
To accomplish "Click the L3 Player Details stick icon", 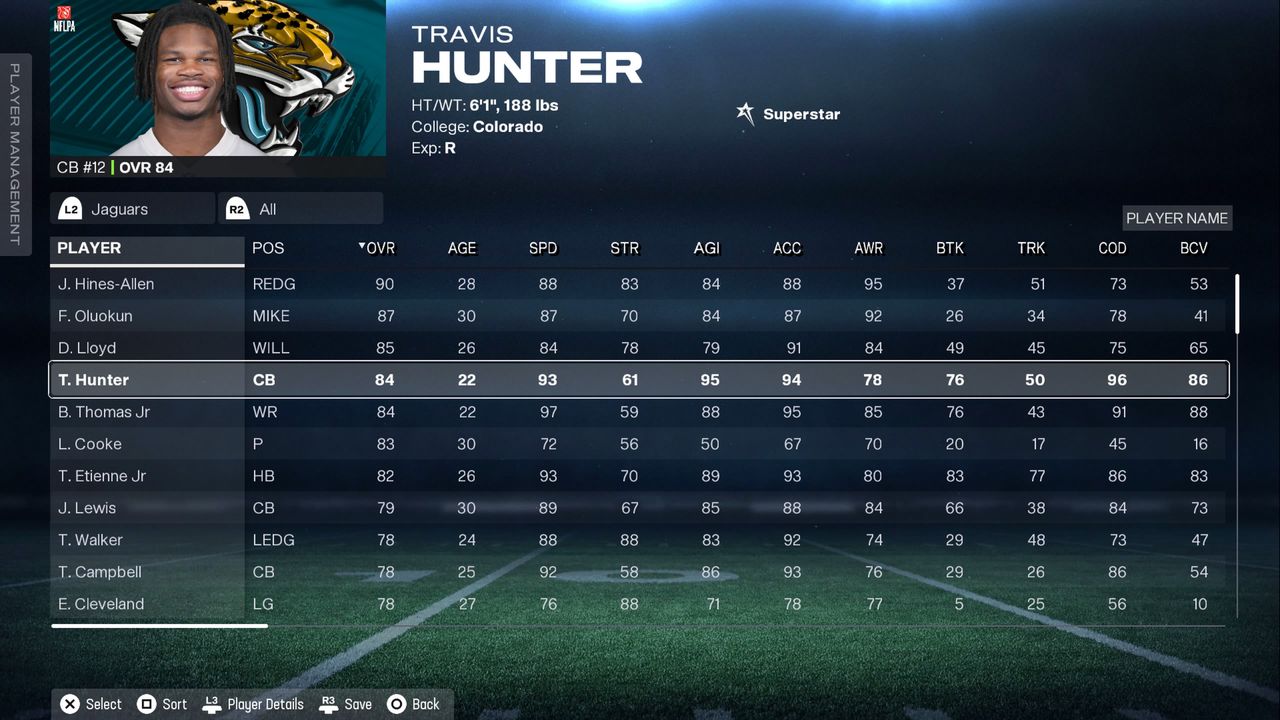I will [211, 704].
